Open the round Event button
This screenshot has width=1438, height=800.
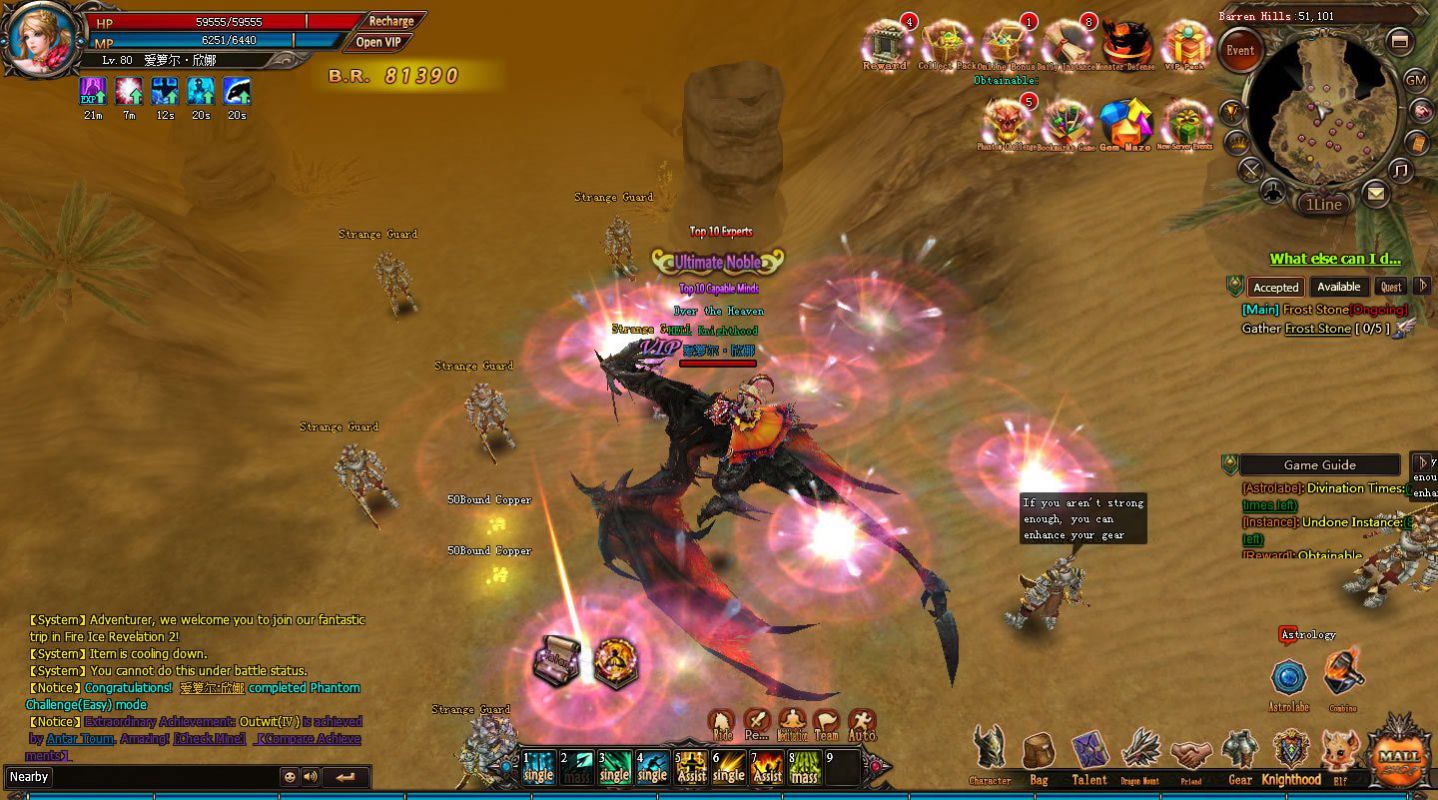pos(1240,51)
